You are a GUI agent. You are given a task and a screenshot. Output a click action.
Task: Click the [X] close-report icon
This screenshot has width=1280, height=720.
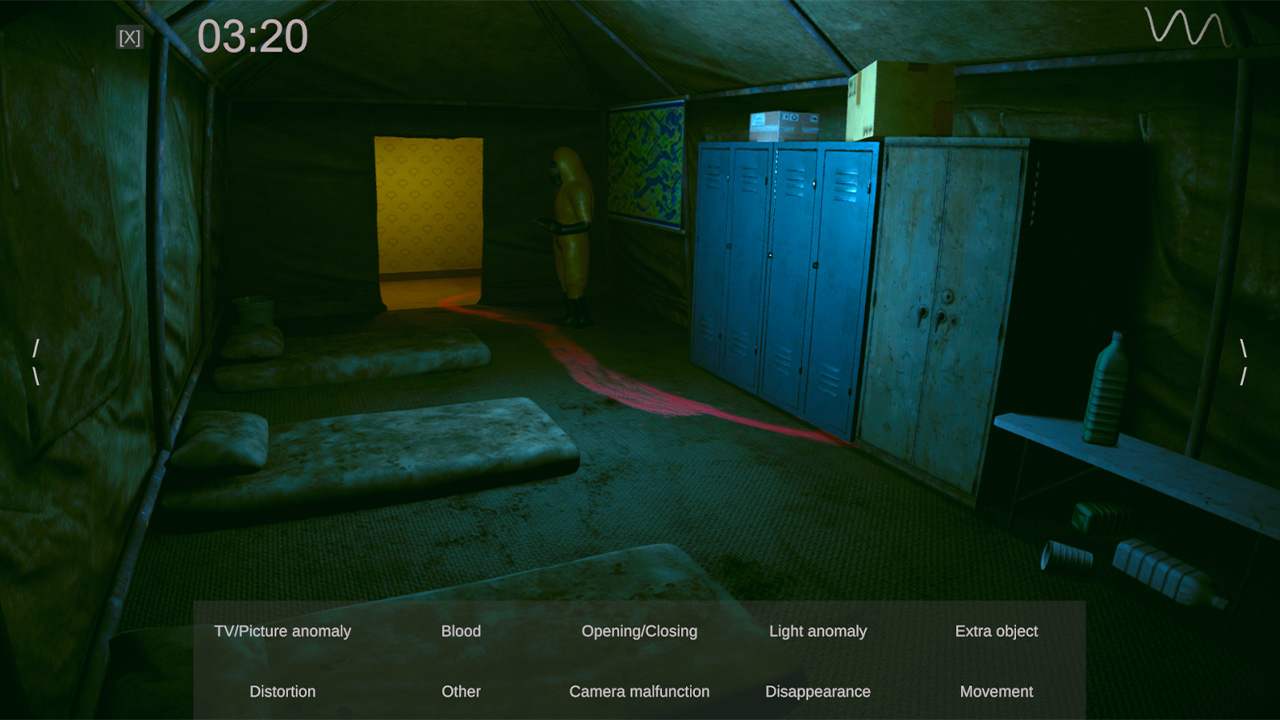(x=129, y=38)
